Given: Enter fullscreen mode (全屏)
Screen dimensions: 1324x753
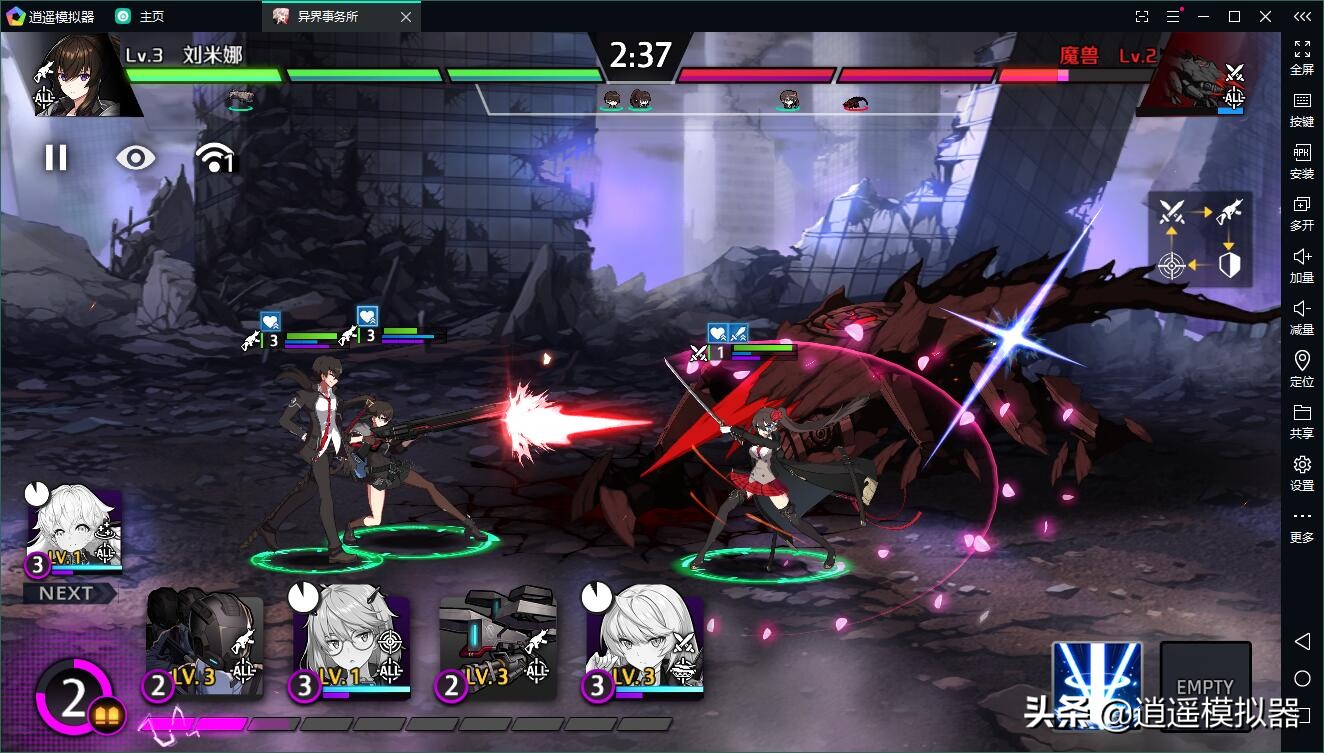Looking at the screenshot, I should pos(1302,56).
